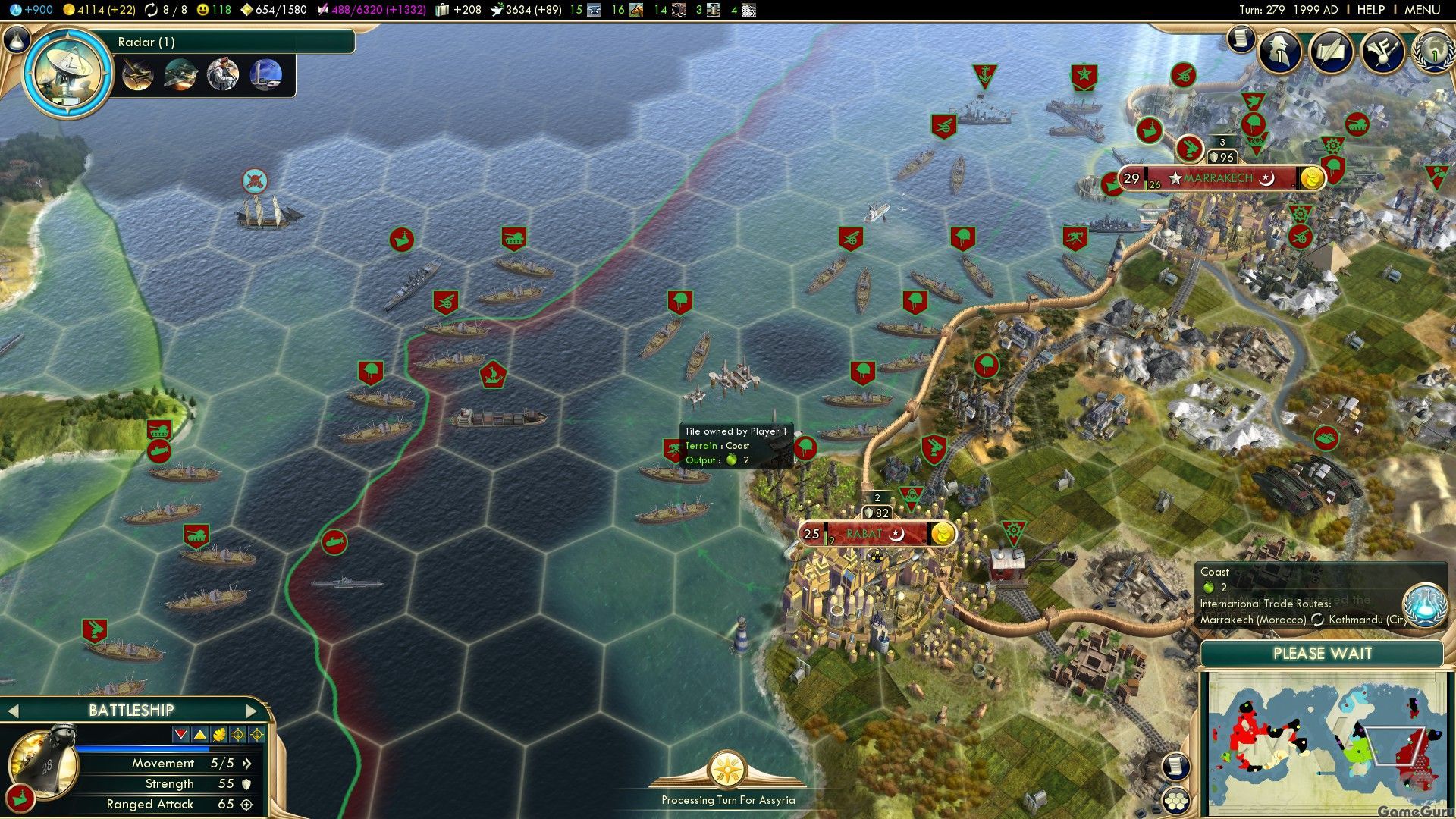Viewport: 1456px width, 819px height.
Task: Open the game MENU
Action: [x=1422, y=10]
